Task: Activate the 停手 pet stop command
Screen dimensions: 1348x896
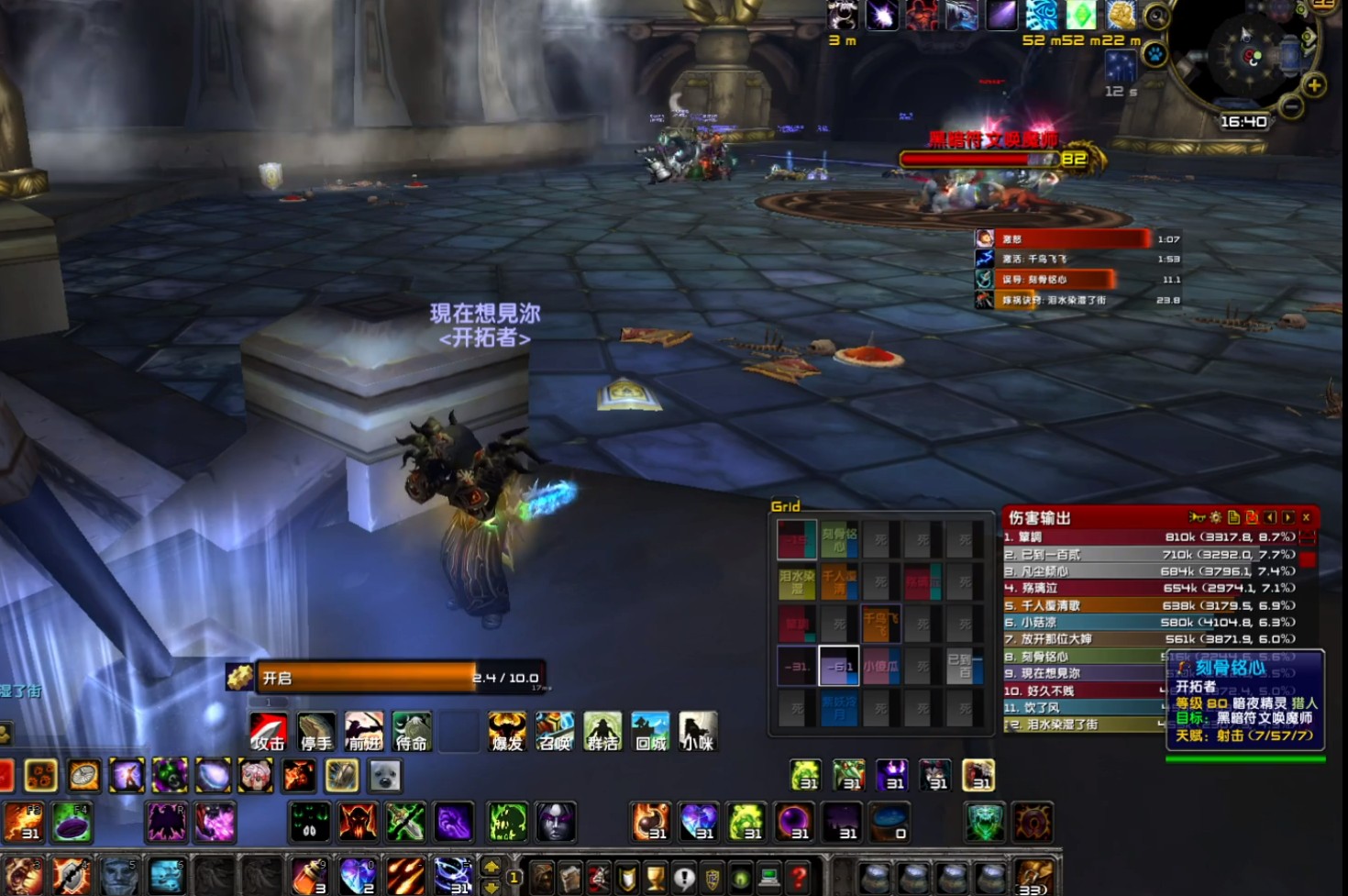Action: pos(316,732)
